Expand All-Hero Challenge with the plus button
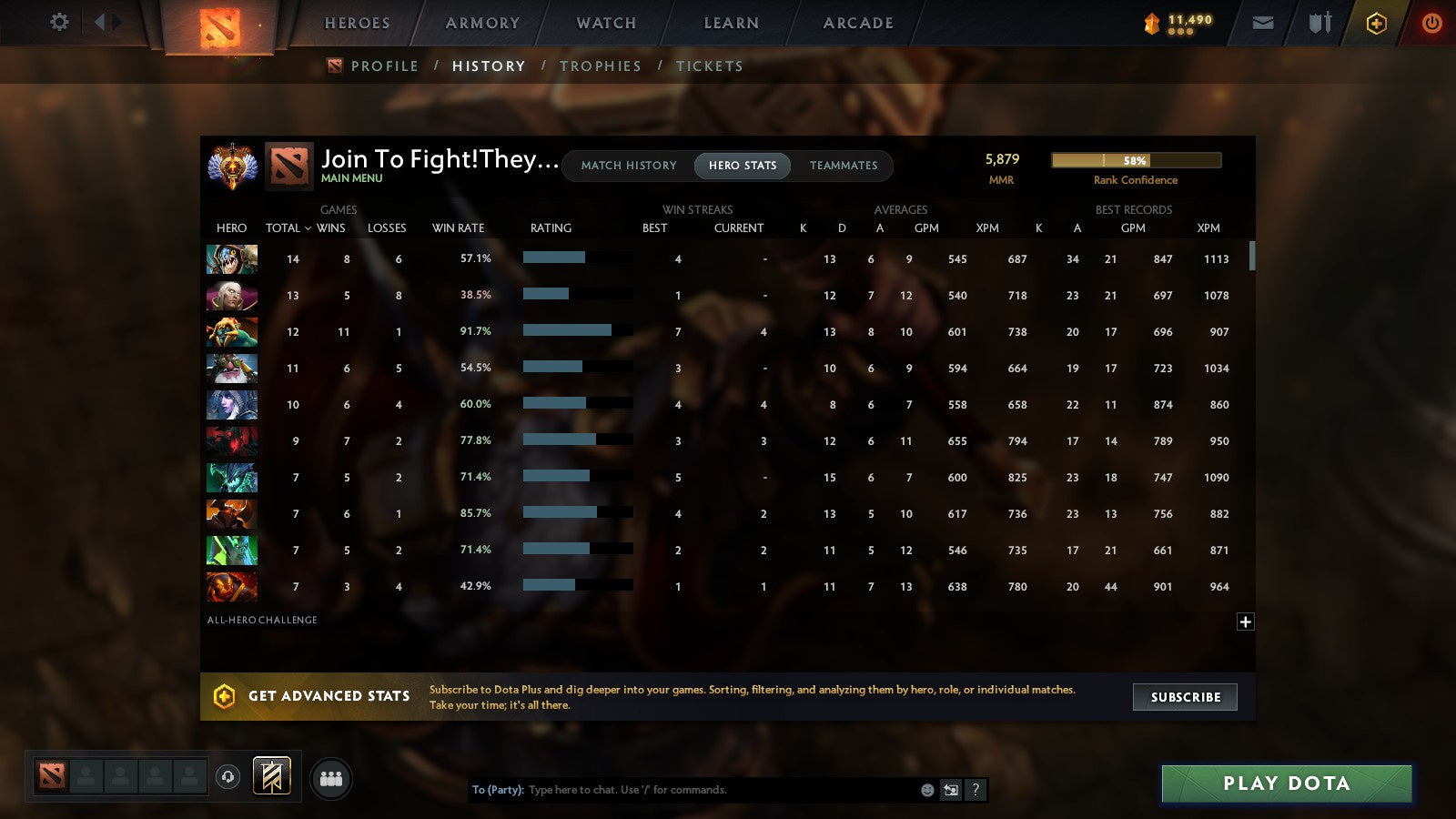The height and width of the screenshot is (819, 1456). (1245, 622)
